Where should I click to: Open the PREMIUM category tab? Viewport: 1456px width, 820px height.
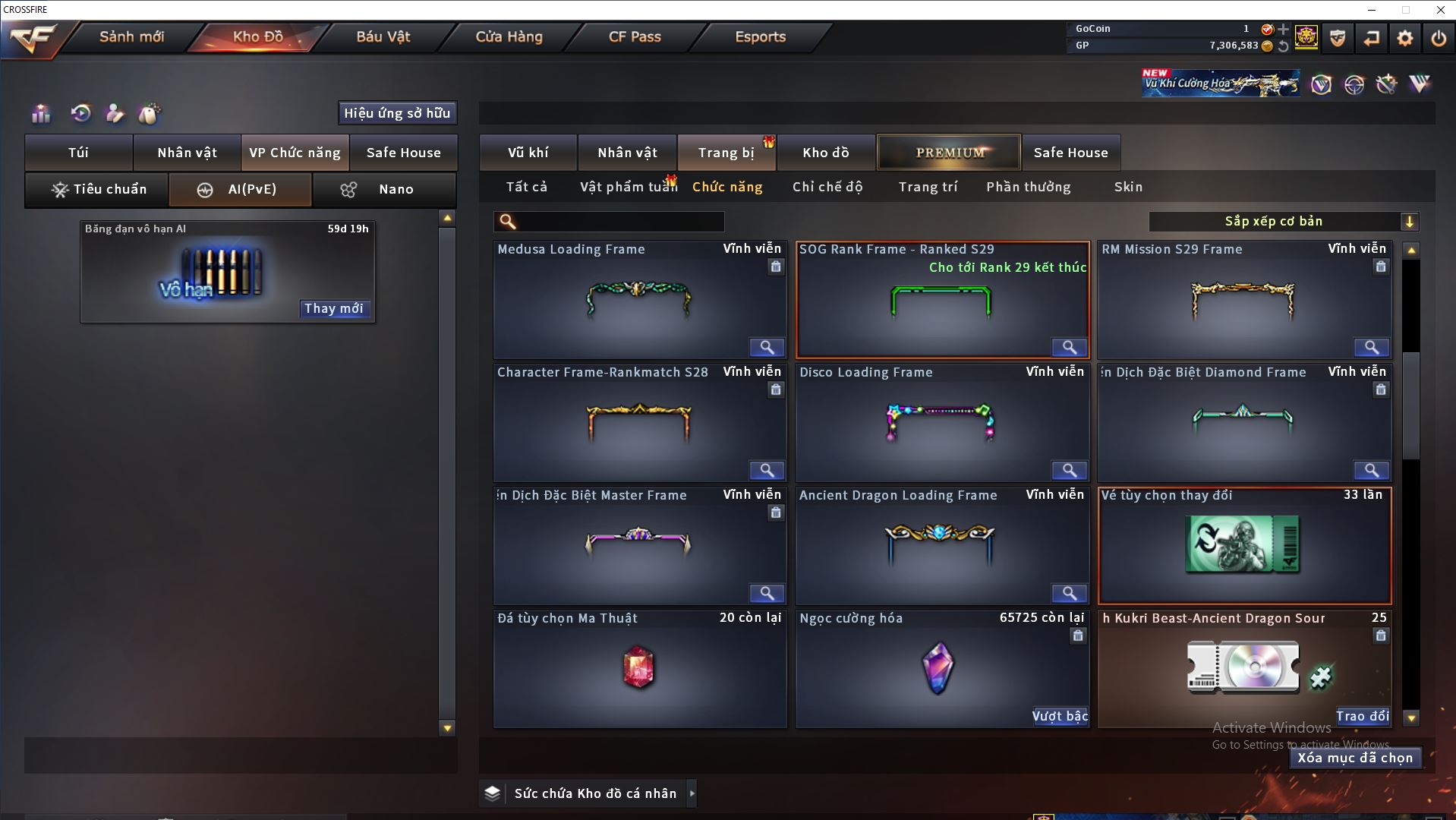pyautogui.click(x=949, y=153)
